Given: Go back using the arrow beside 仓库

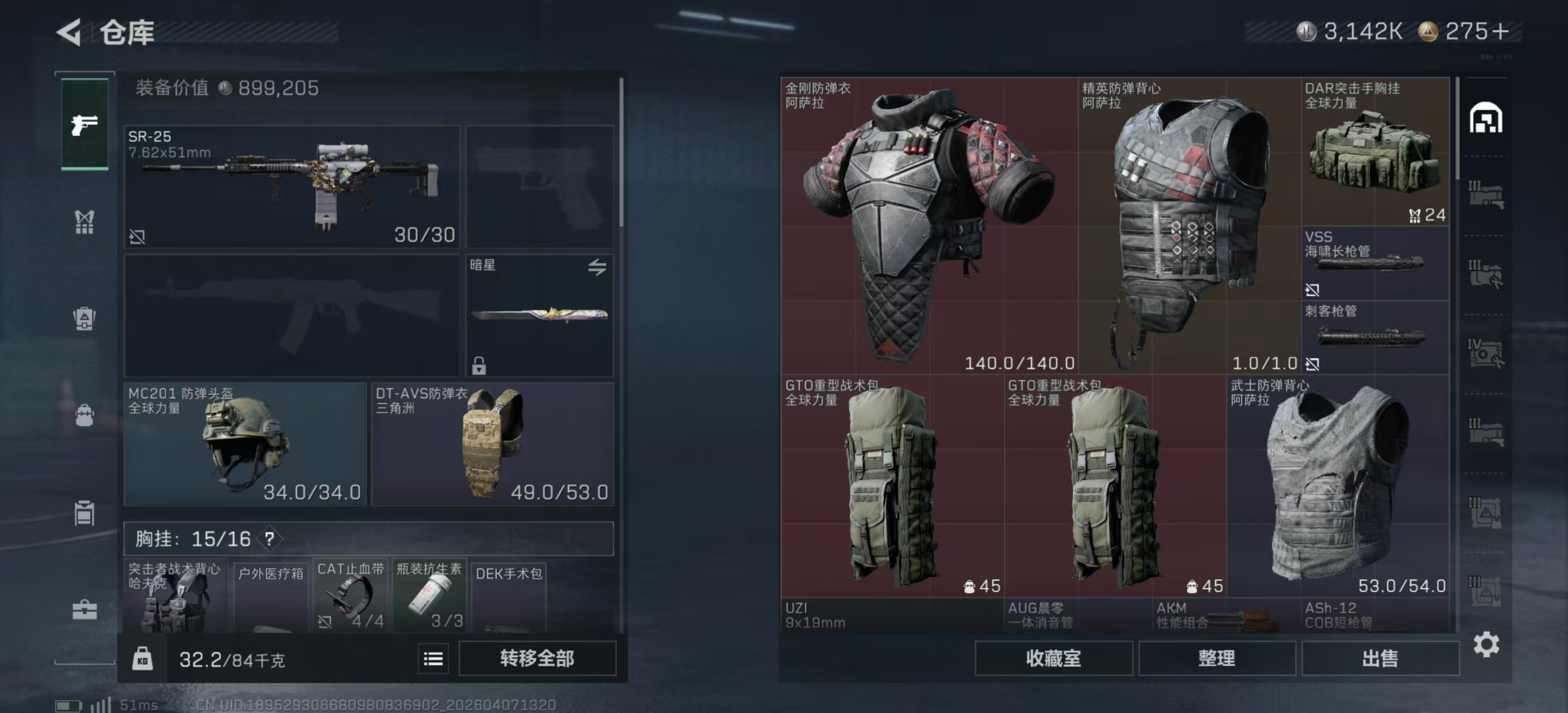Looking at the screenshot, I should pos(70,32).
